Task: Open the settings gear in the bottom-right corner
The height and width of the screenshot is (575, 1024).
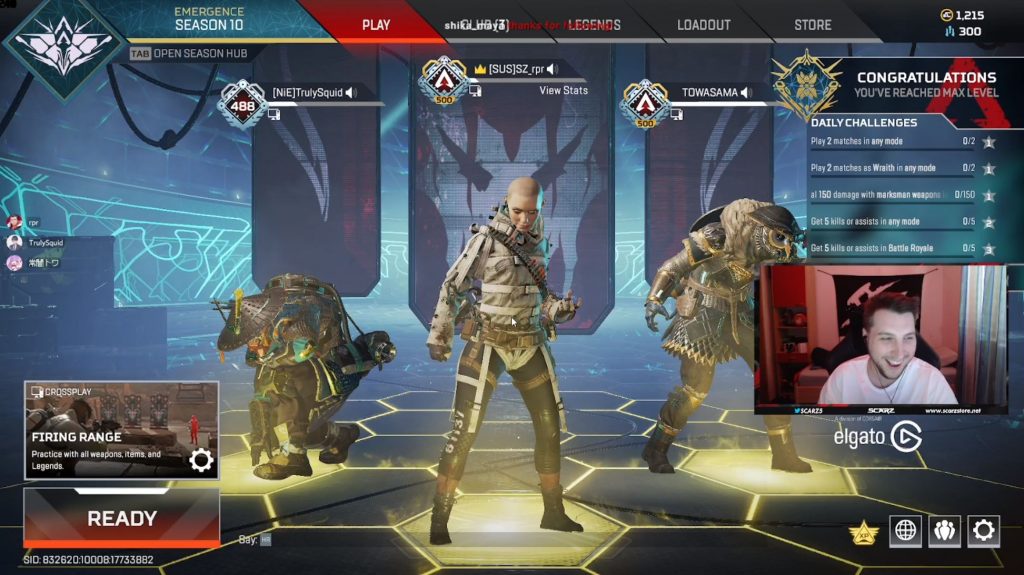Action: point(984,530)
